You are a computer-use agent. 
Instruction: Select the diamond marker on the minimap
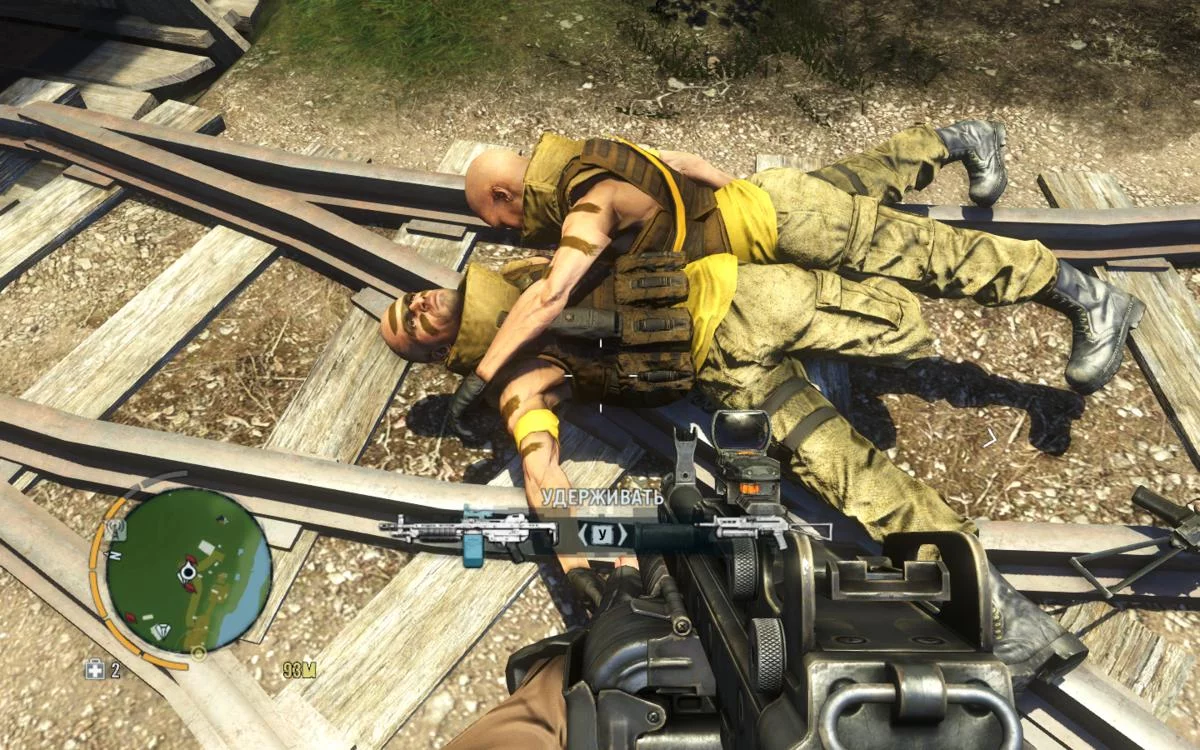[x=160, y=631]
